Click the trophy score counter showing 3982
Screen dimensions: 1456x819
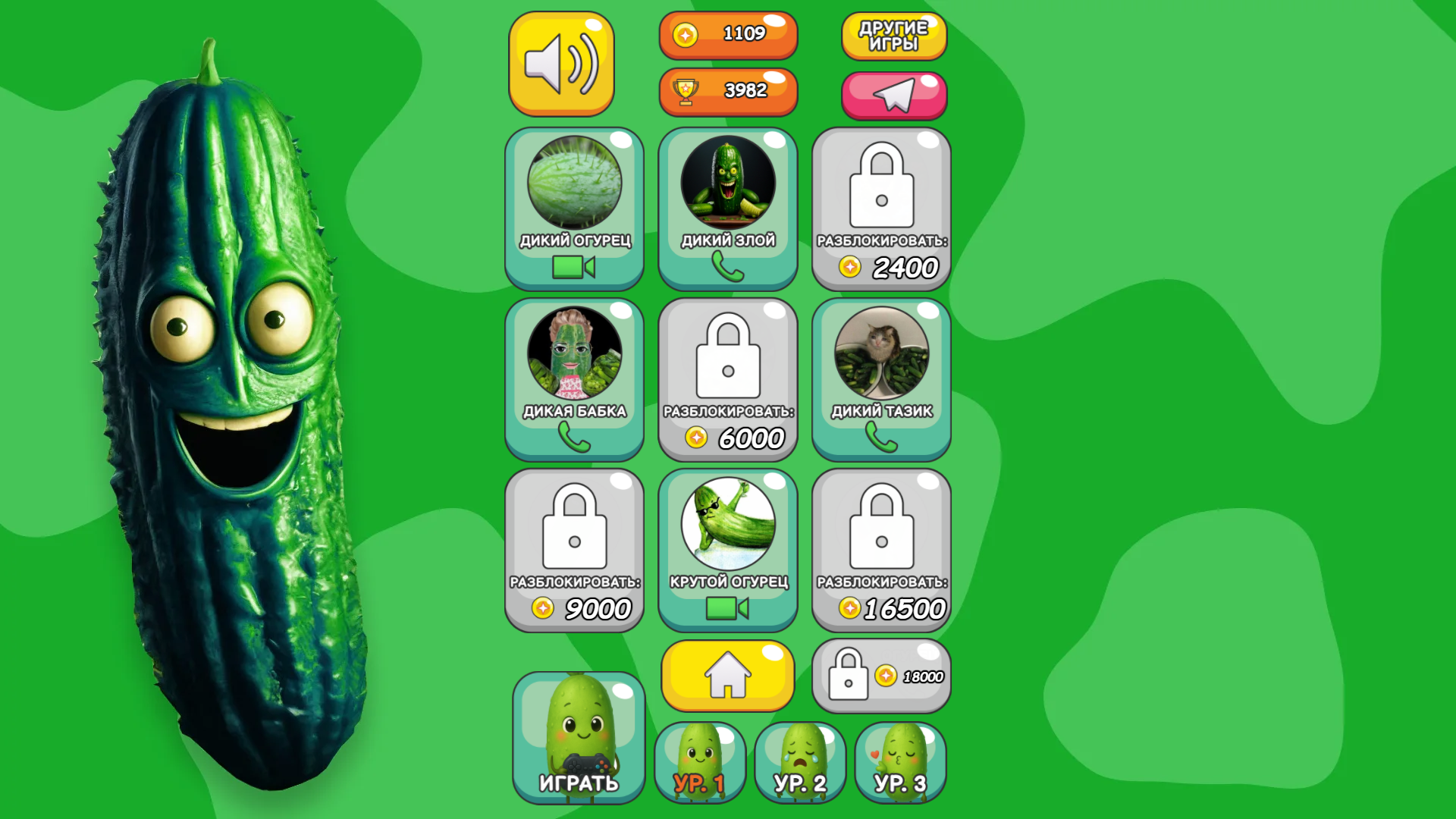click(x=727, y=91)
